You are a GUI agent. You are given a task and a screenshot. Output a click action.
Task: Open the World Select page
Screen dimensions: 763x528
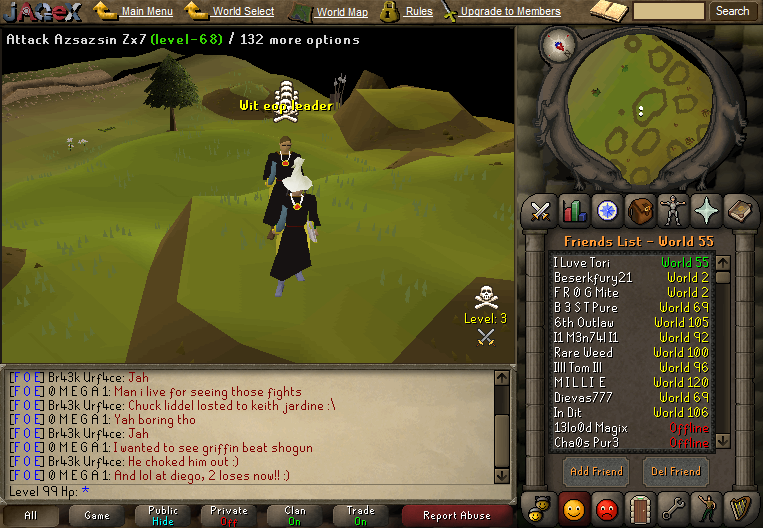point(242,11)
